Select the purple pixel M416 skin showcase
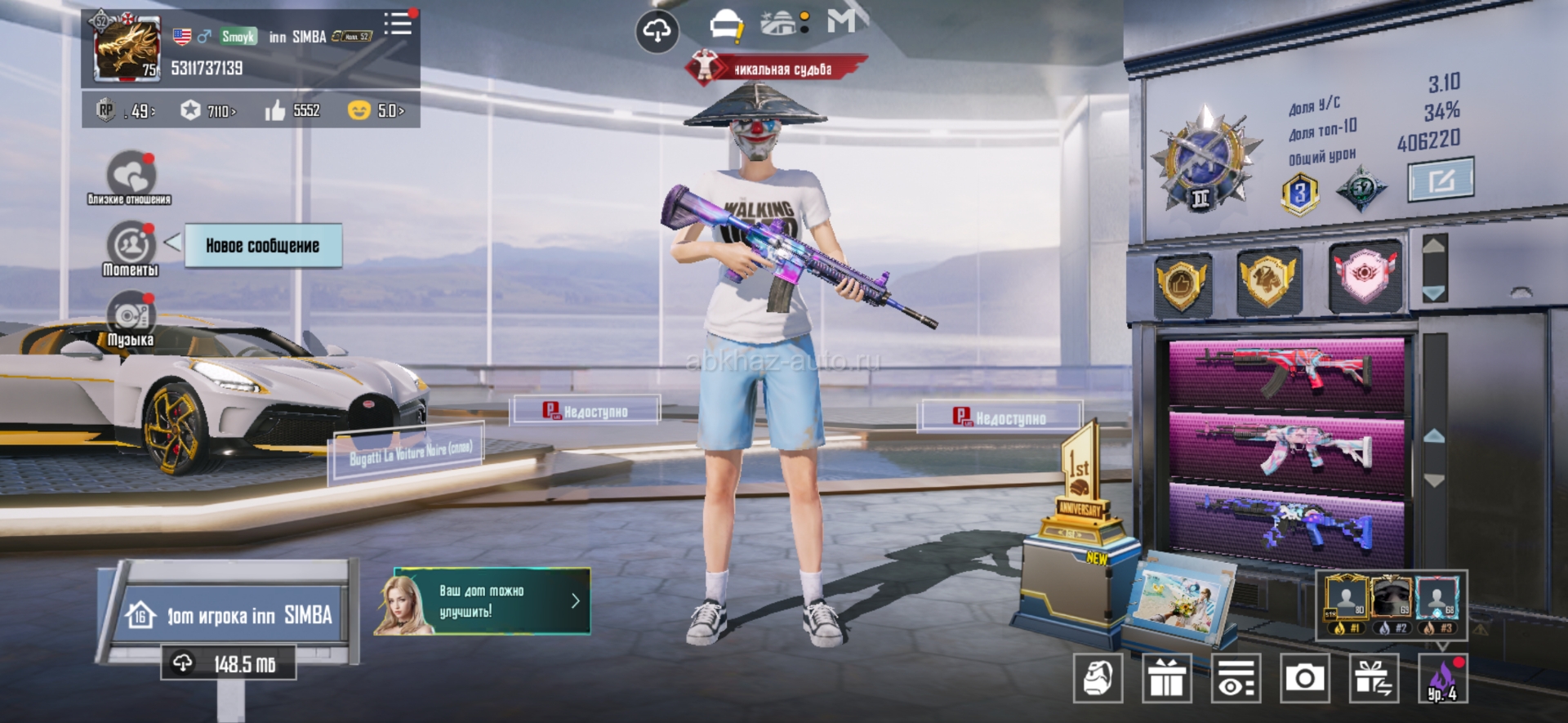 click(x=1286, y=523)
